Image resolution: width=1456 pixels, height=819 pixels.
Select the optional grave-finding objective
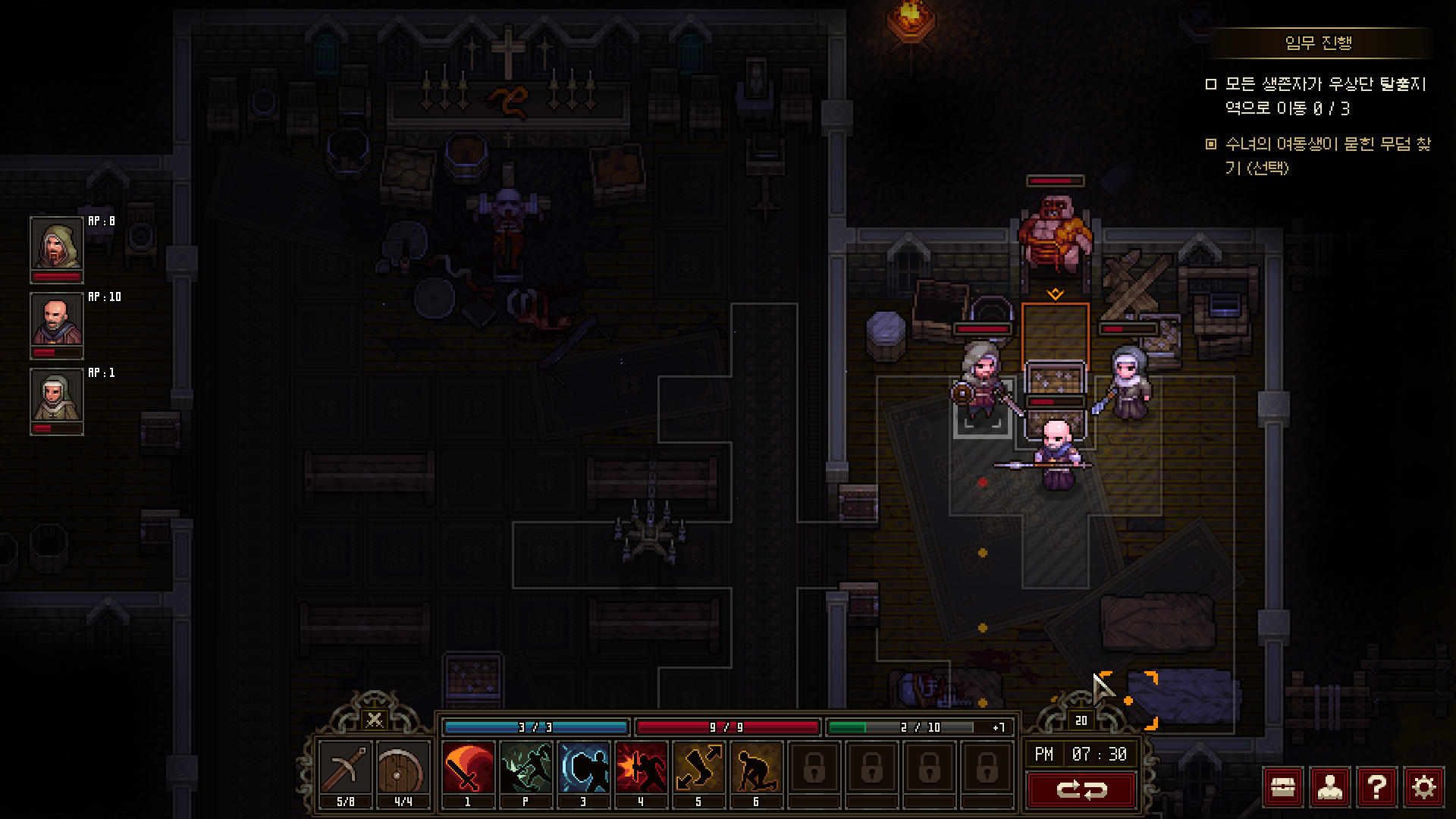click(1327, 155)
